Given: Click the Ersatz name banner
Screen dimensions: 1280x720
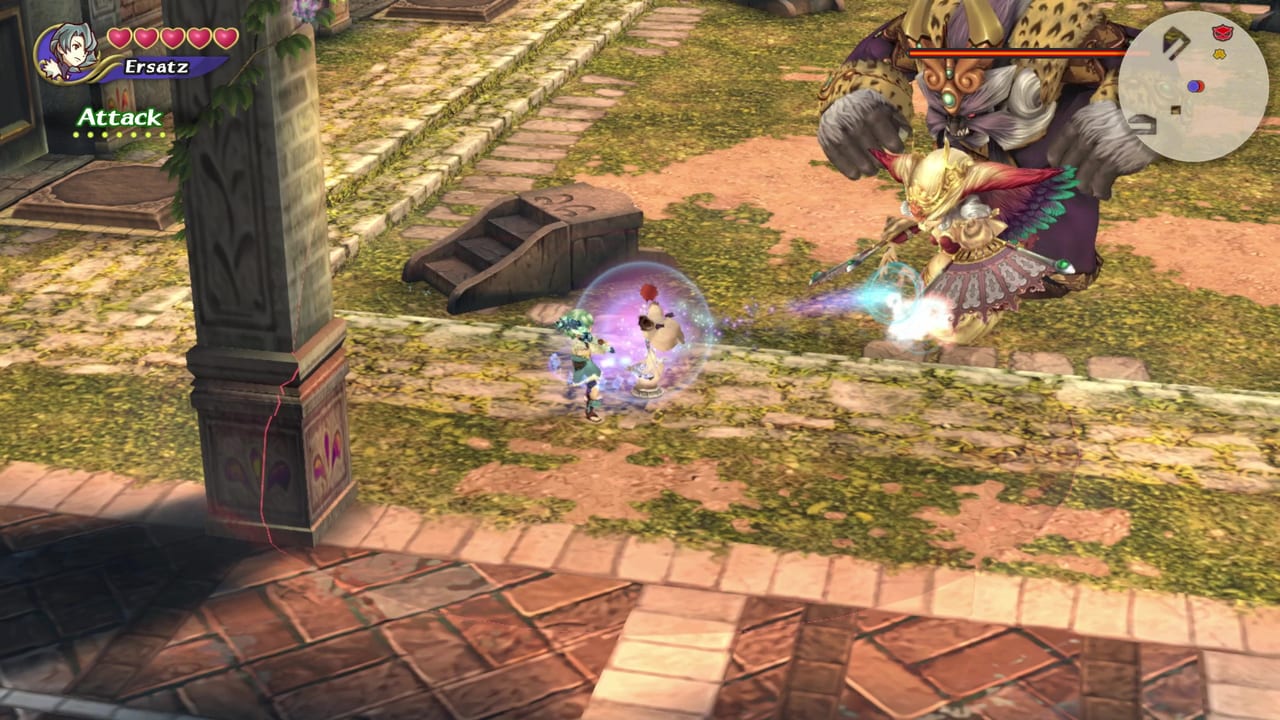Looking at the screenshot, I should (x=155, y=66).
